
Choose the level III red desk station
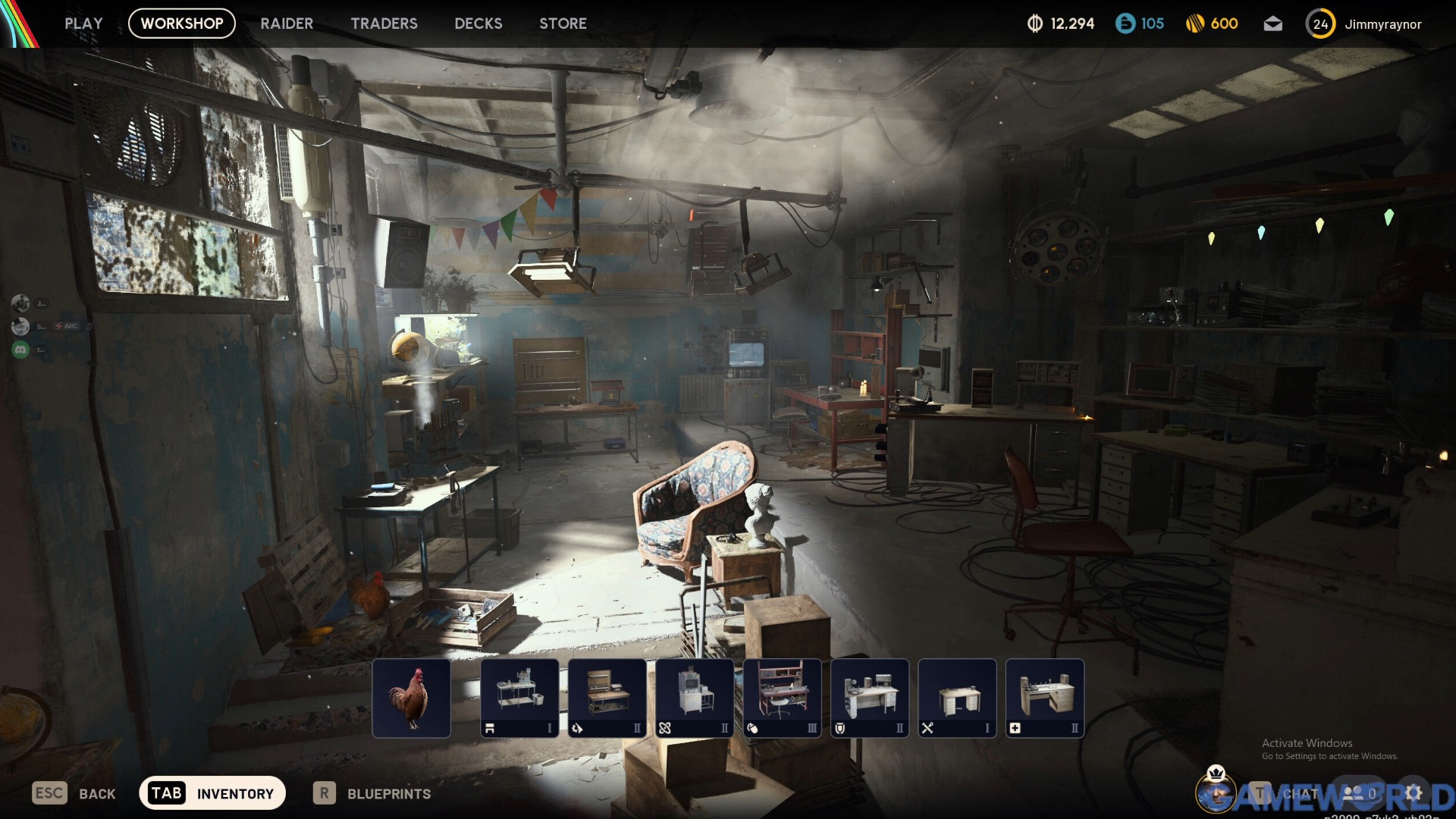coord(783,698)
